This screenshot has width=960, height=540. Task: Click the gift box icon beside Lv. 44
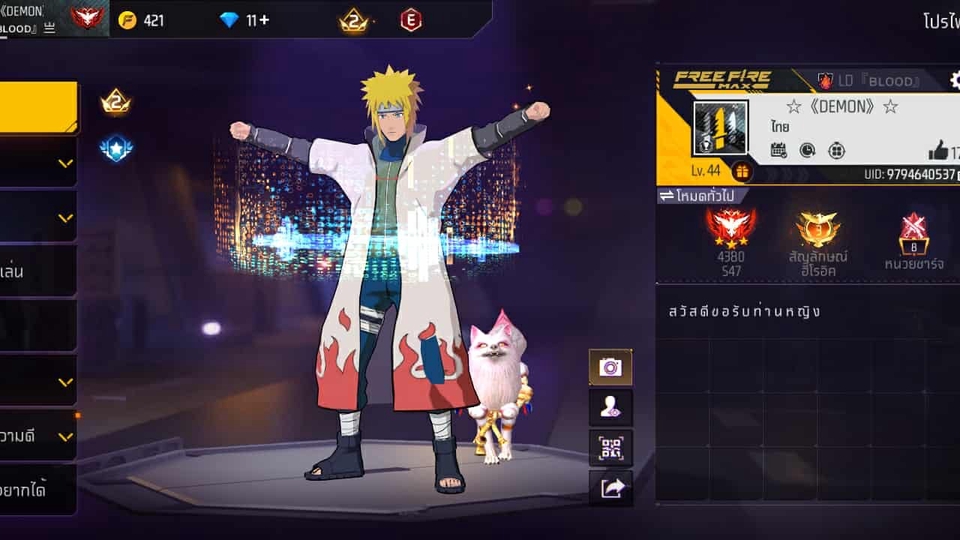[741, 171]
